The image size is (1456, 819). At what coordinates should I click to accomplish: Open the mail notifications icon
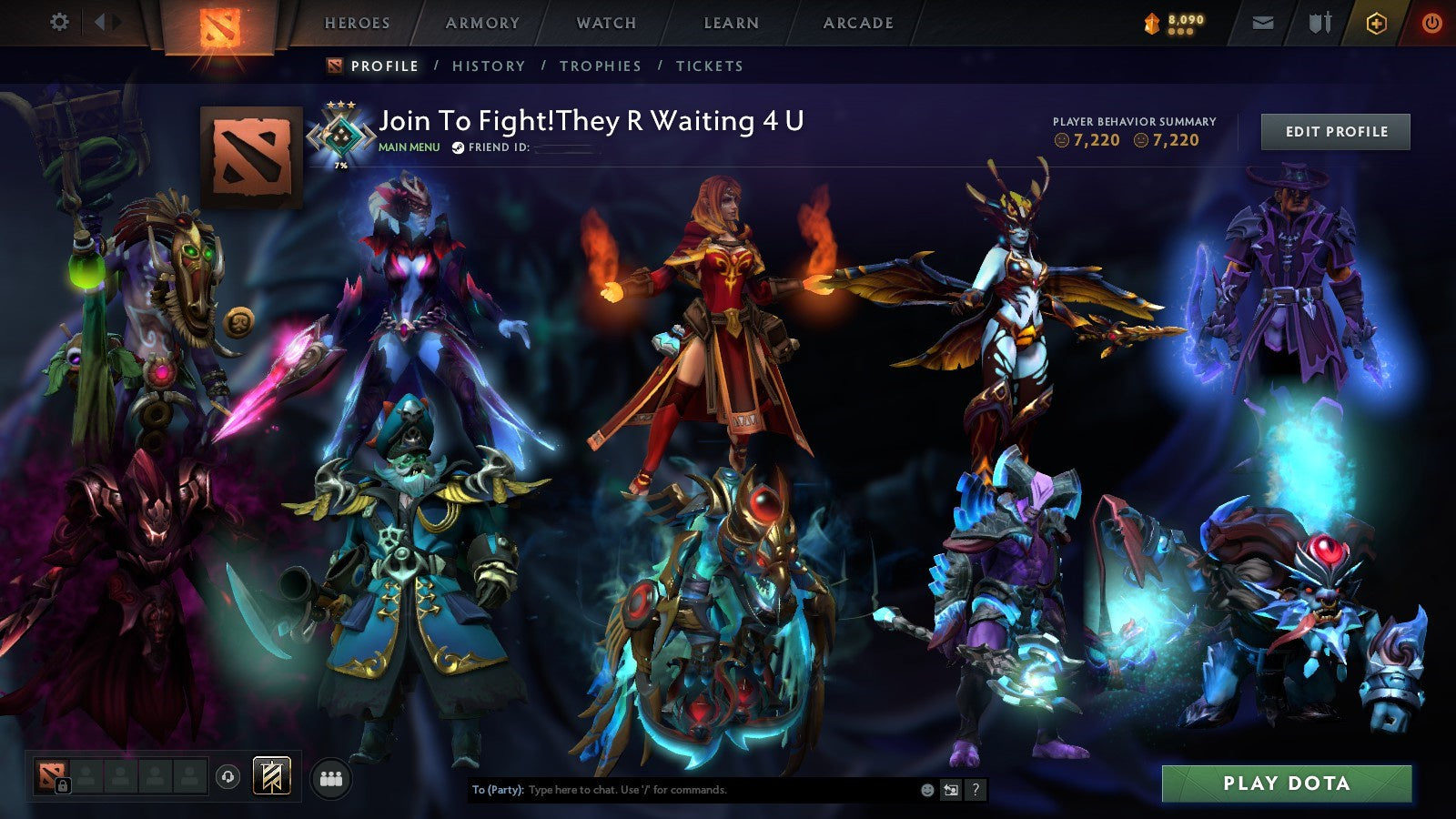click(1263, 23)
